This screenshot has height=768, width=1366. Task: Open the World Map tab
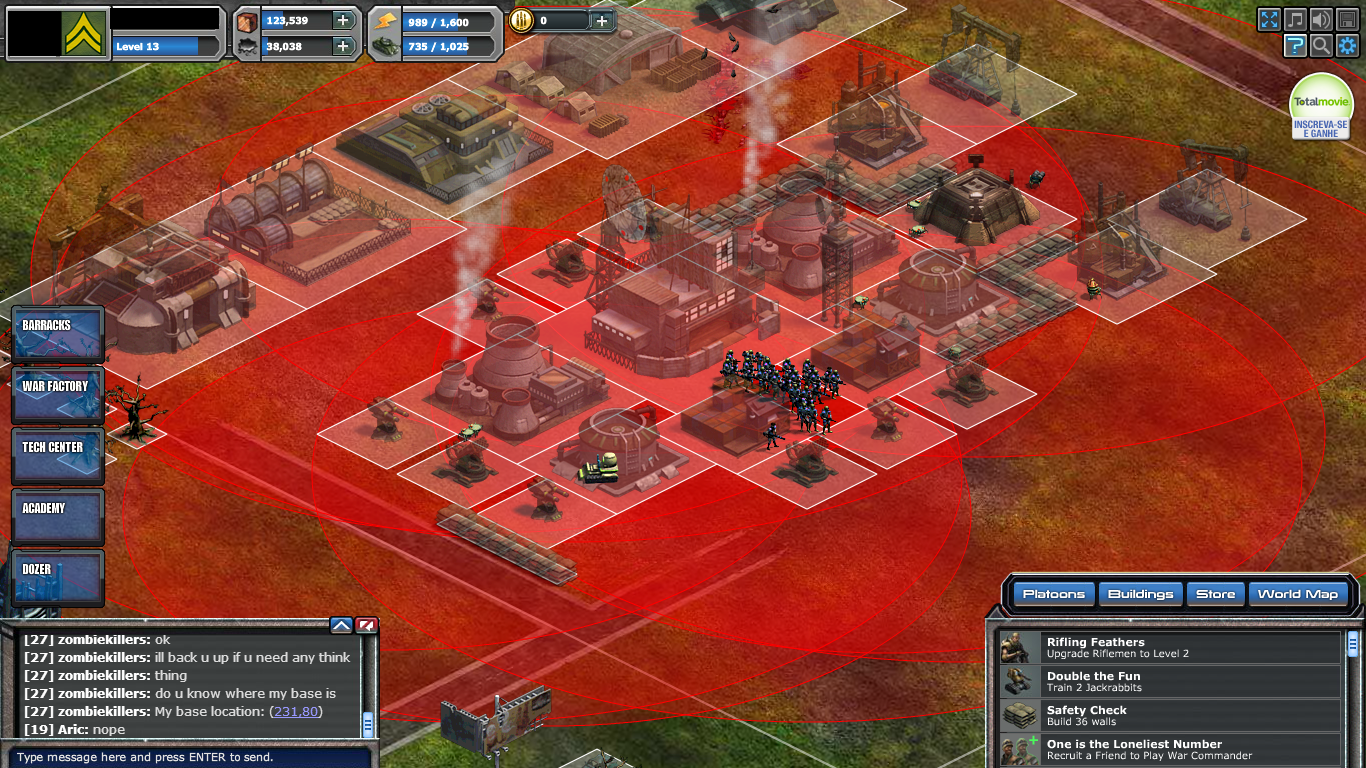(1297, 594)
